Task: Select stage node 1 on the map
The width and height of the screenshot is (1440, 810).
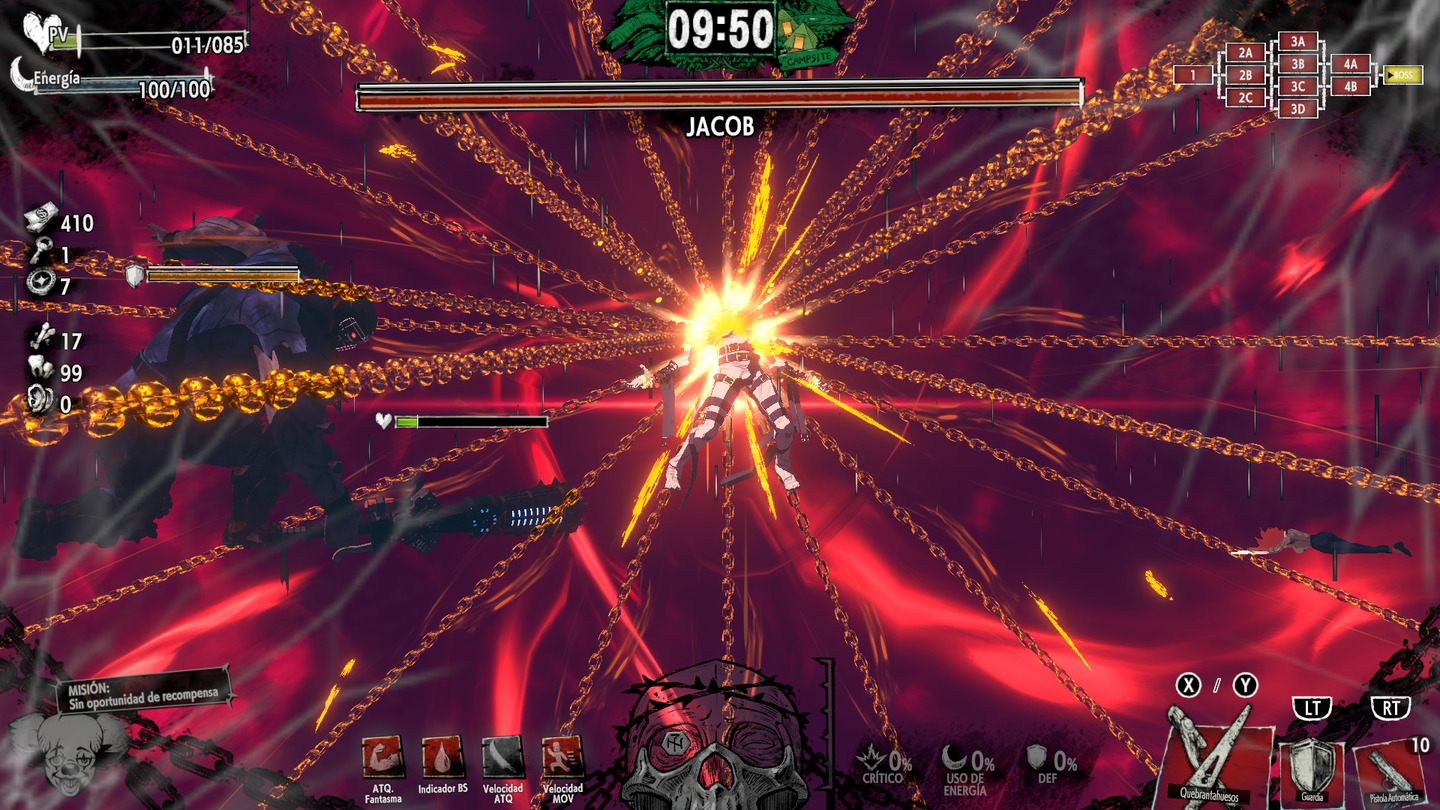Action: pyautogui.click(x=1192, y=75)
